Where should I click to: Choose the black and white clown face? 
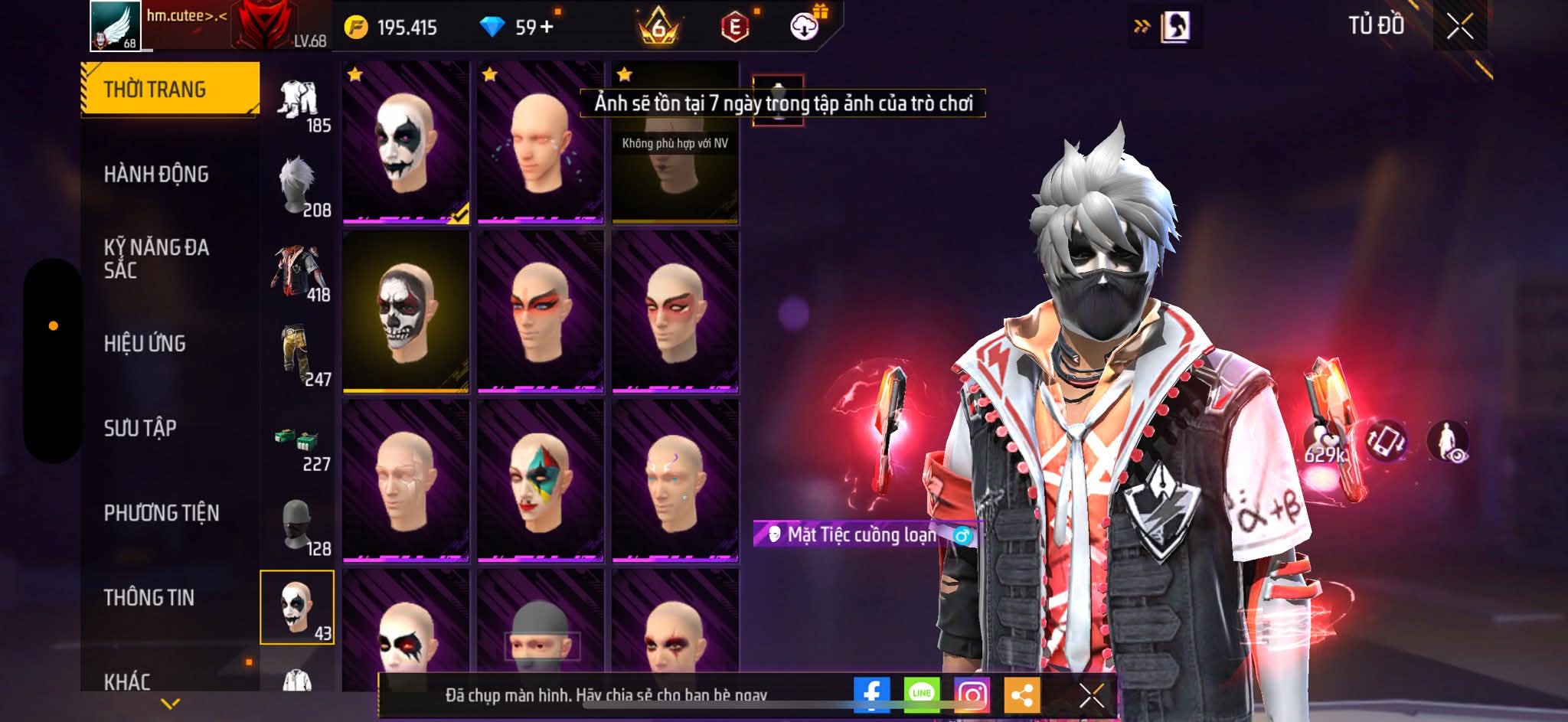406,142
